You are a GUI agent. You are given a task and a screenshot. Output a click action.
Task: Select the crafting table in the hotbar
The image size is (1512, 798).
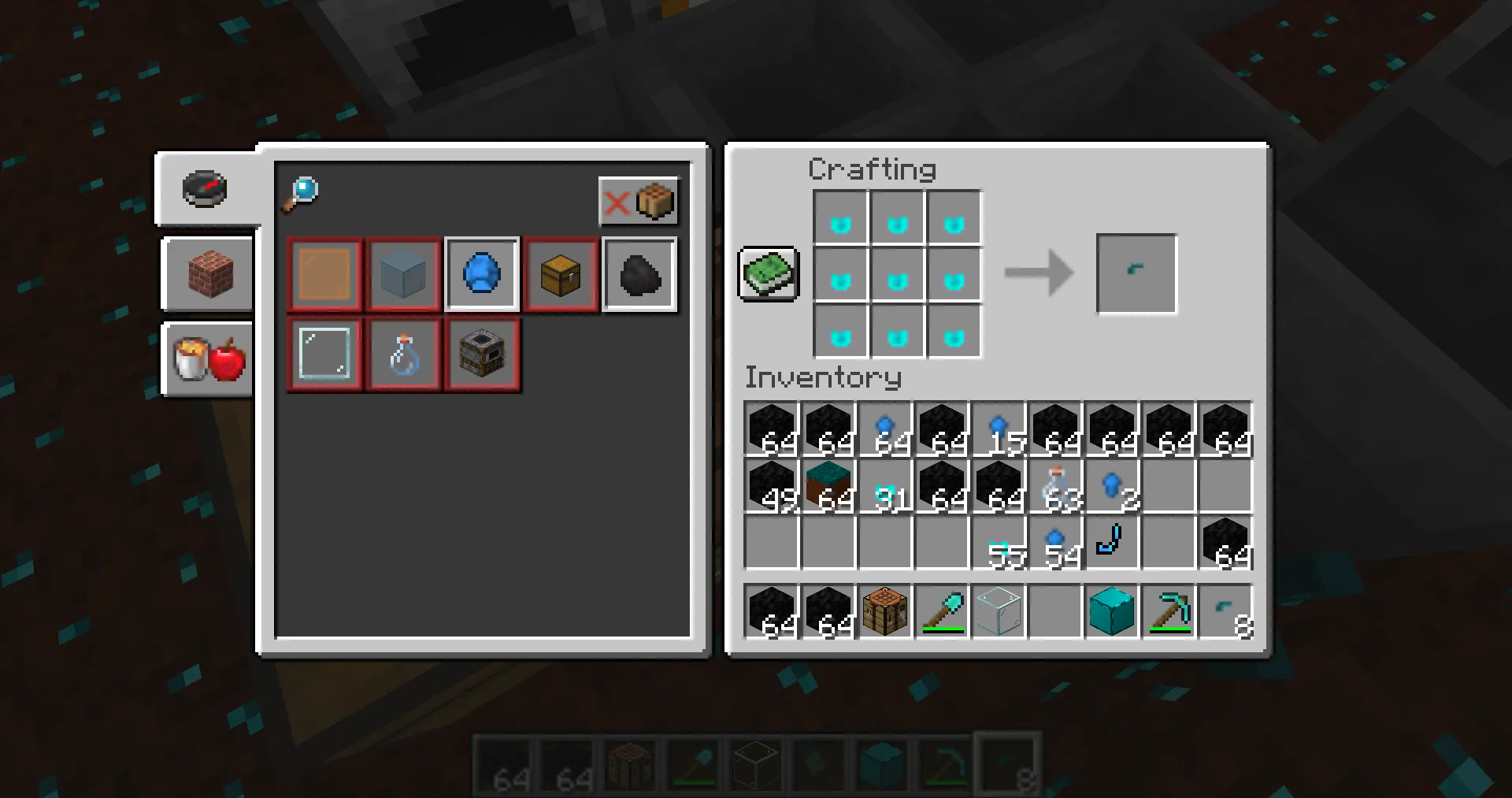click(x=884, y=612)
